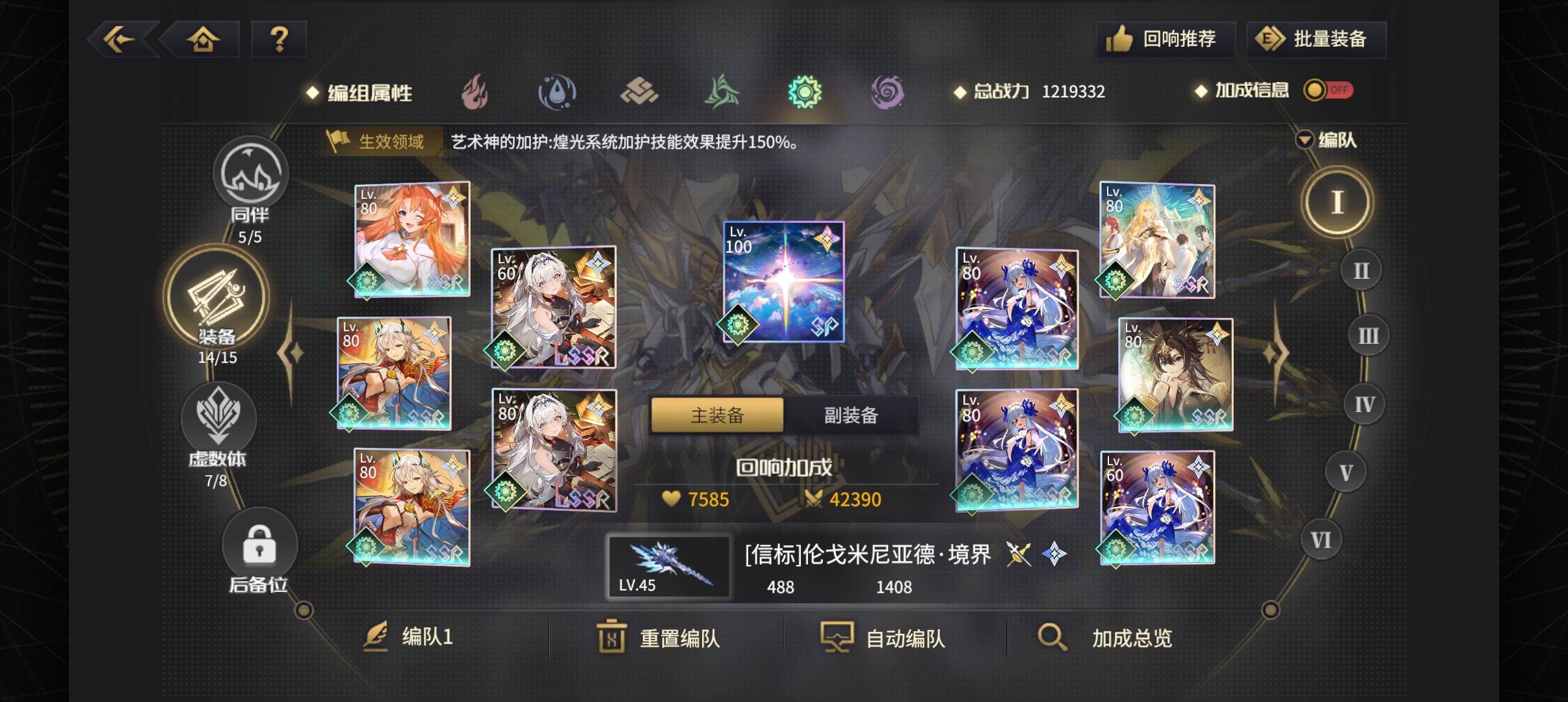The image size is (1568, 702).
Task: Click the 回响推荐 recommendation button
Action: point(1166,39)
